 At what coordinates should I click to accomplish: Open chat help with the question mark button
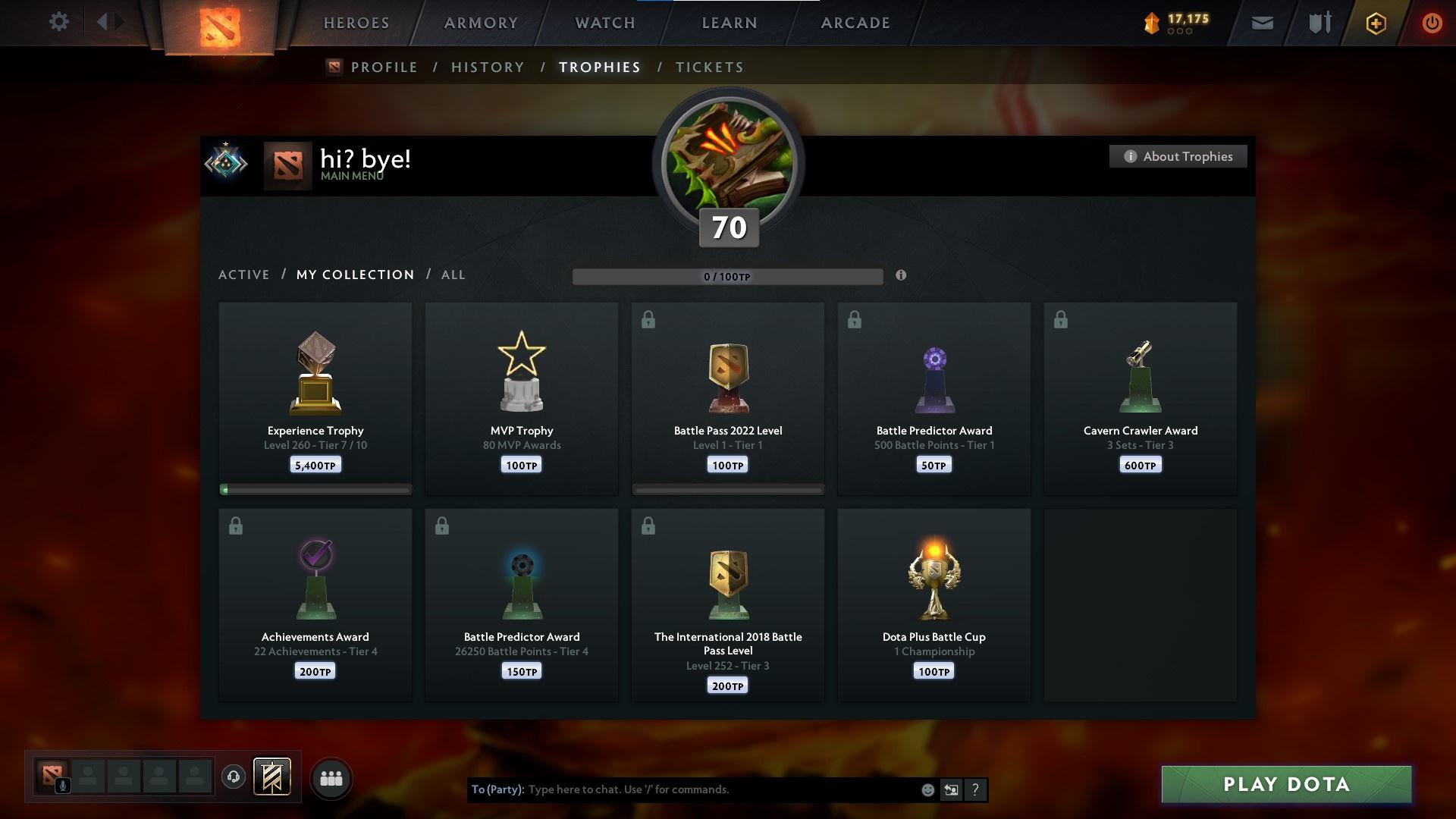(x=976, y=789)
